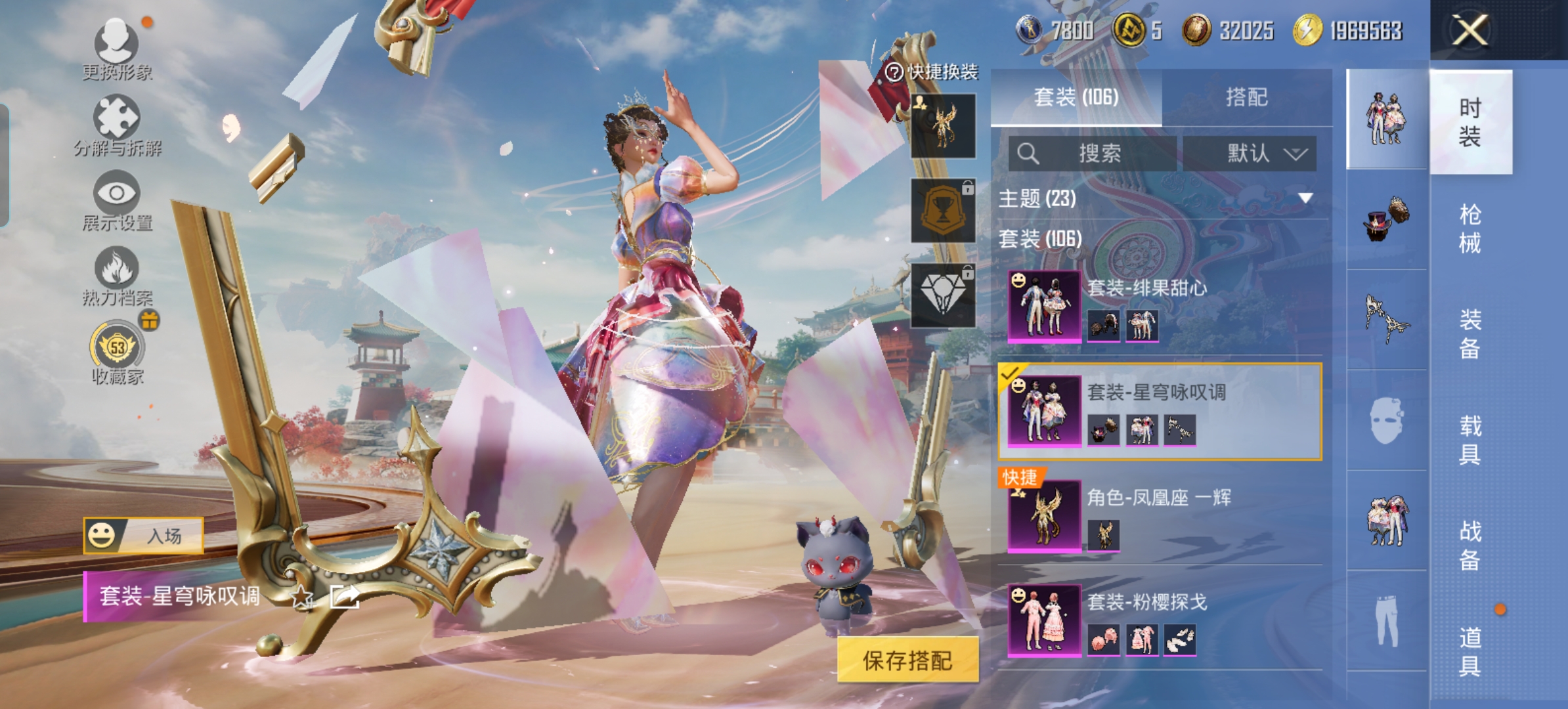
Task: Click the 入场 entrance emote button
Action: [143, 536]
